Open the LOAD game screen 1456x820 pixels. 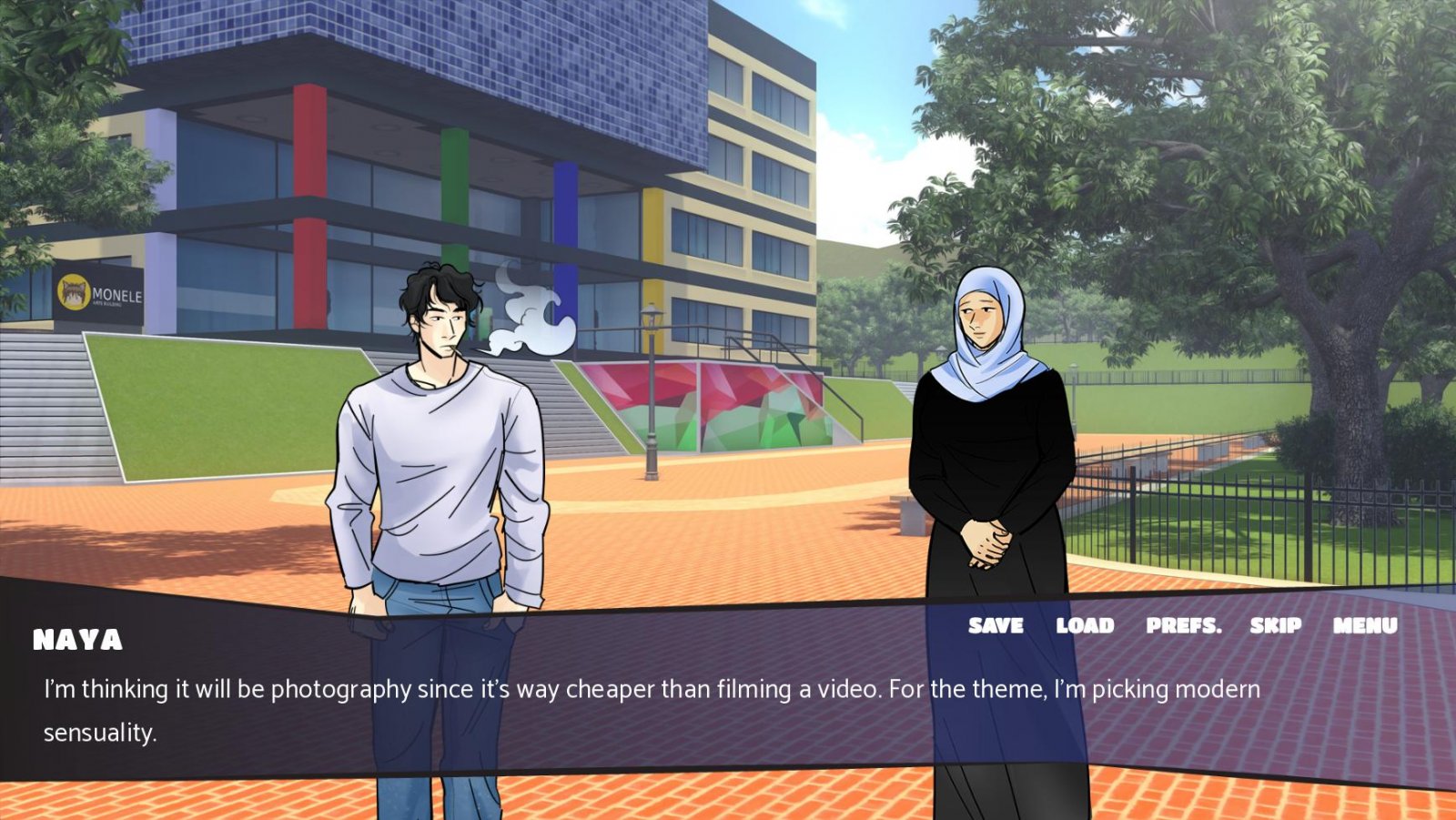coord(1085,625)
